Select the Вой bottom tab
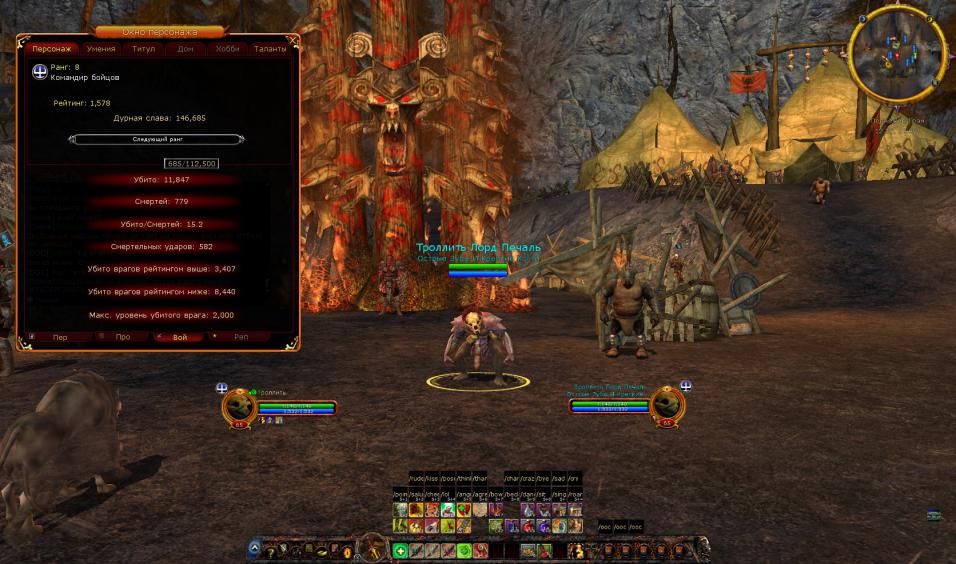The image size is (956, 564). [180, 337]
